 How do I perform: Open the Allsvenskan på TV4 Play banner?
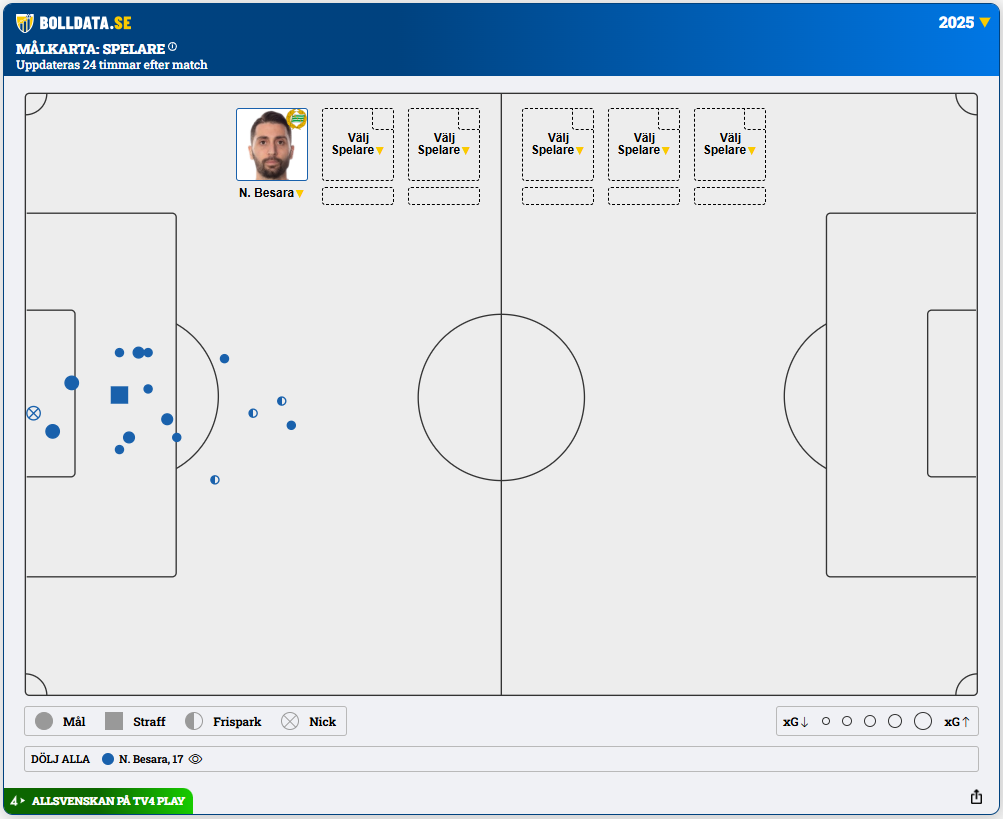click(98, 801)
